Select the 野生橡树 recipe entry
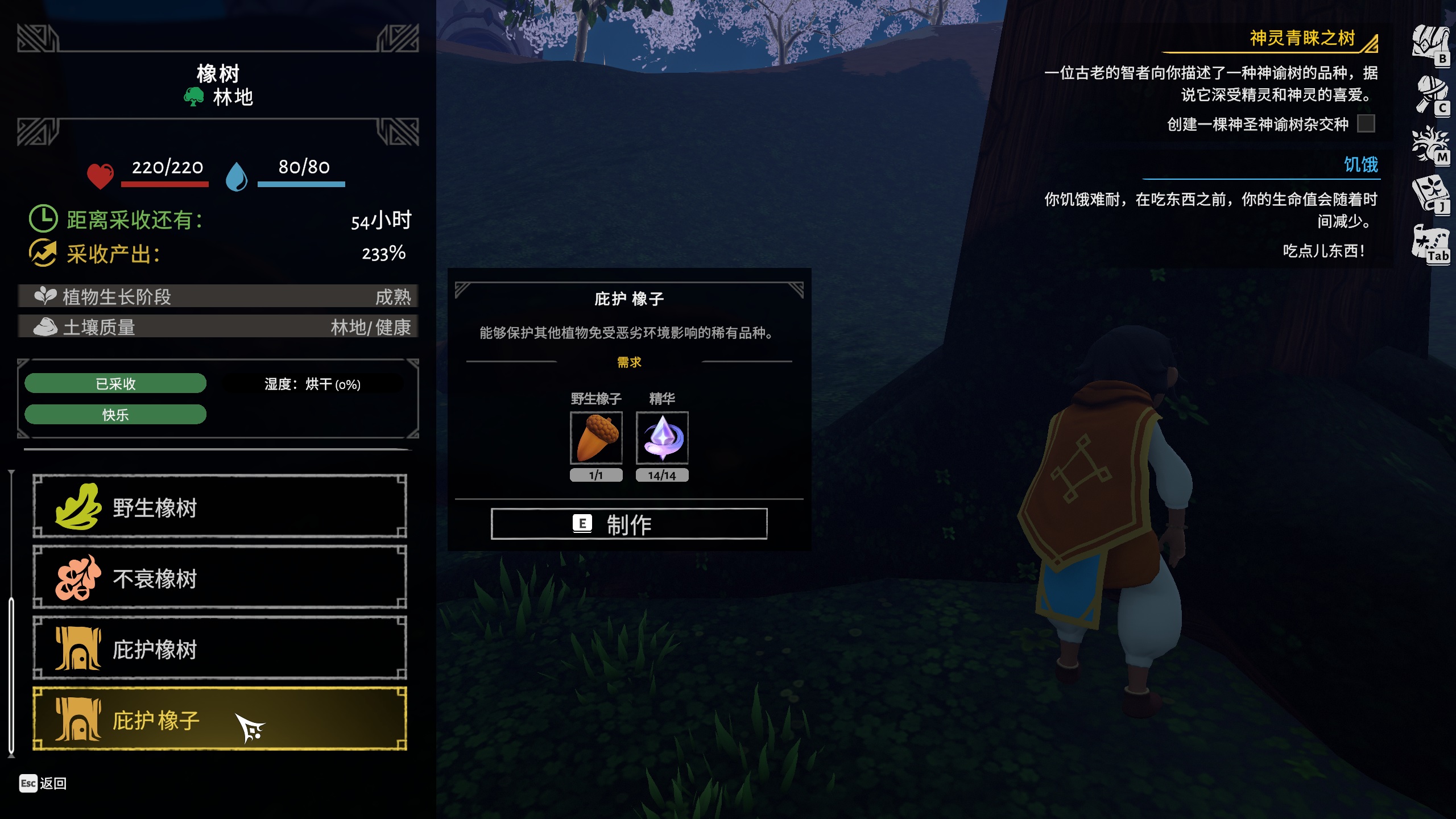The height and width of the screenshot is (819, 1456). 220,506
